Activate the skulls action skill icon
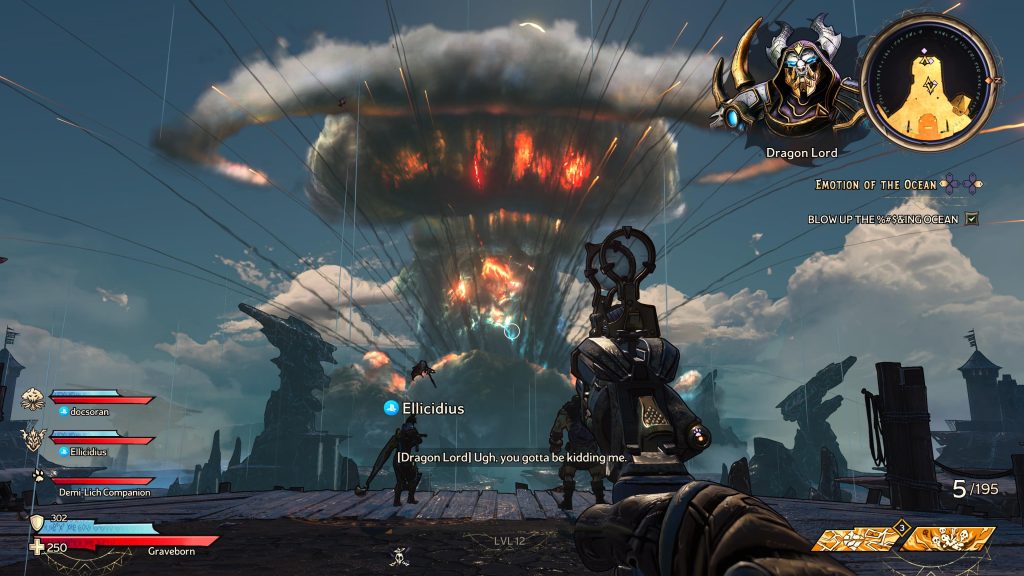 pyautogui.click(x=947, y=539)
